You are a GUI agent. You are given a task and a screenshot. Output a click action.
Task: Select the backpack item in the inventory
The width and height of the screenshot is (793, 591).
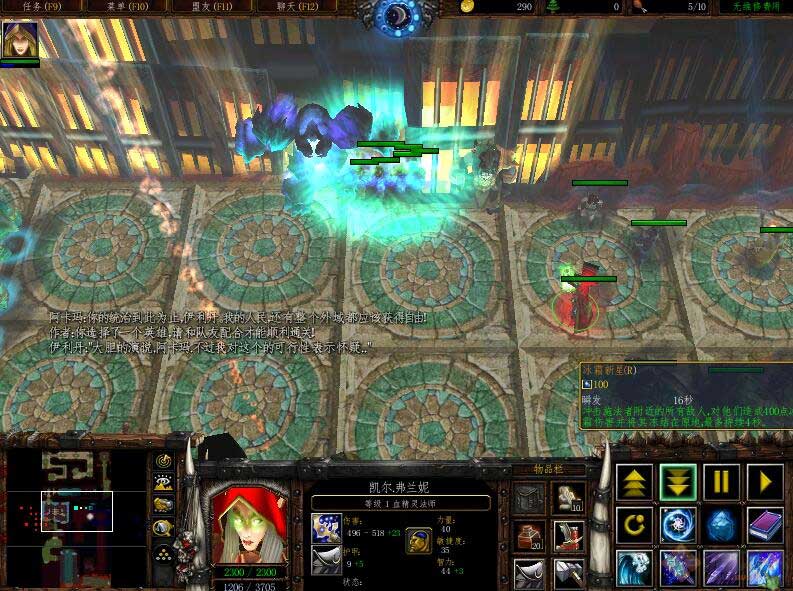[x=530, y=497]
